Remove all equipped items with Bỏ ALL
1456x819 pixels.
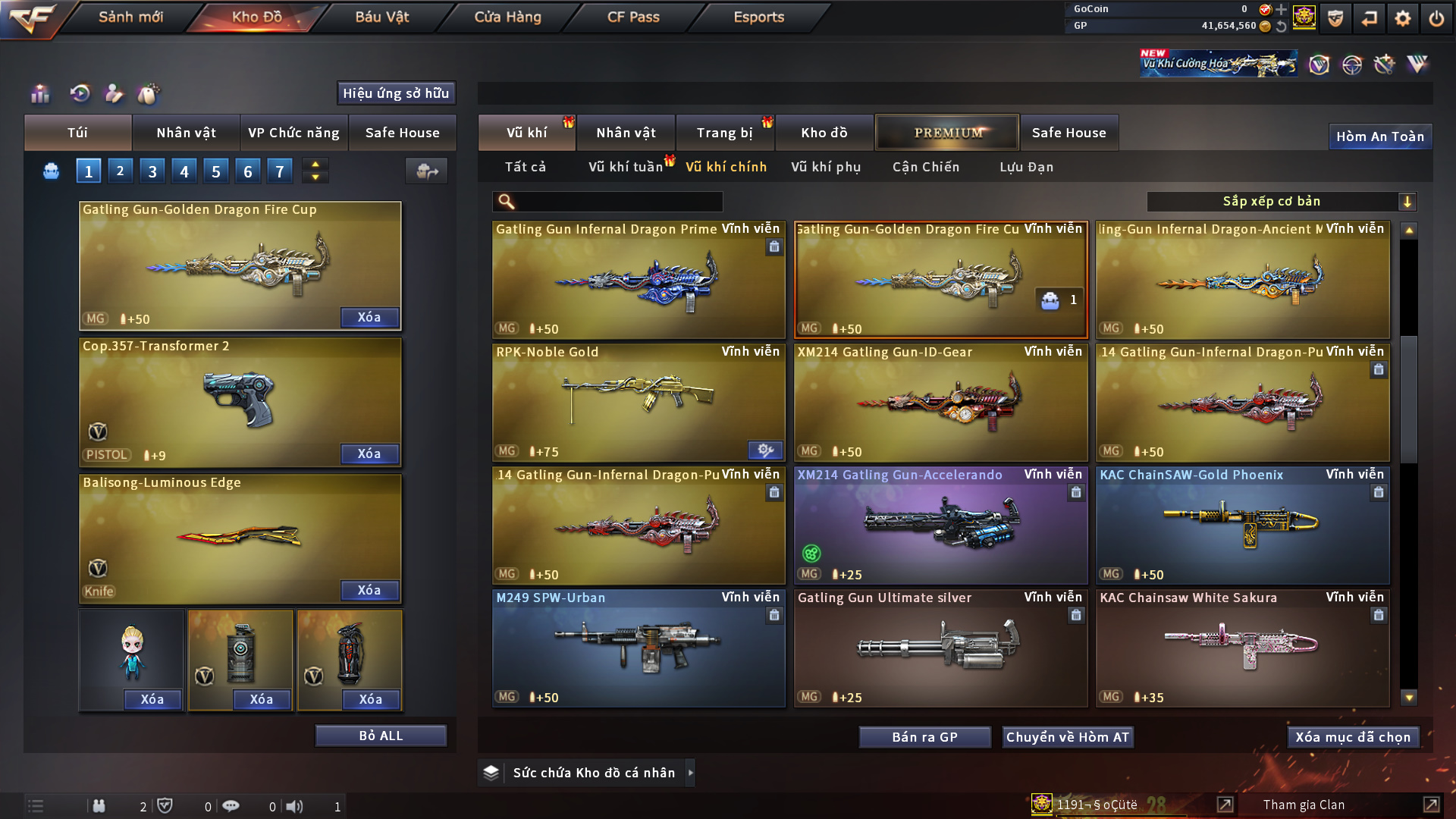pyautogui.click(x=381, y=736)
